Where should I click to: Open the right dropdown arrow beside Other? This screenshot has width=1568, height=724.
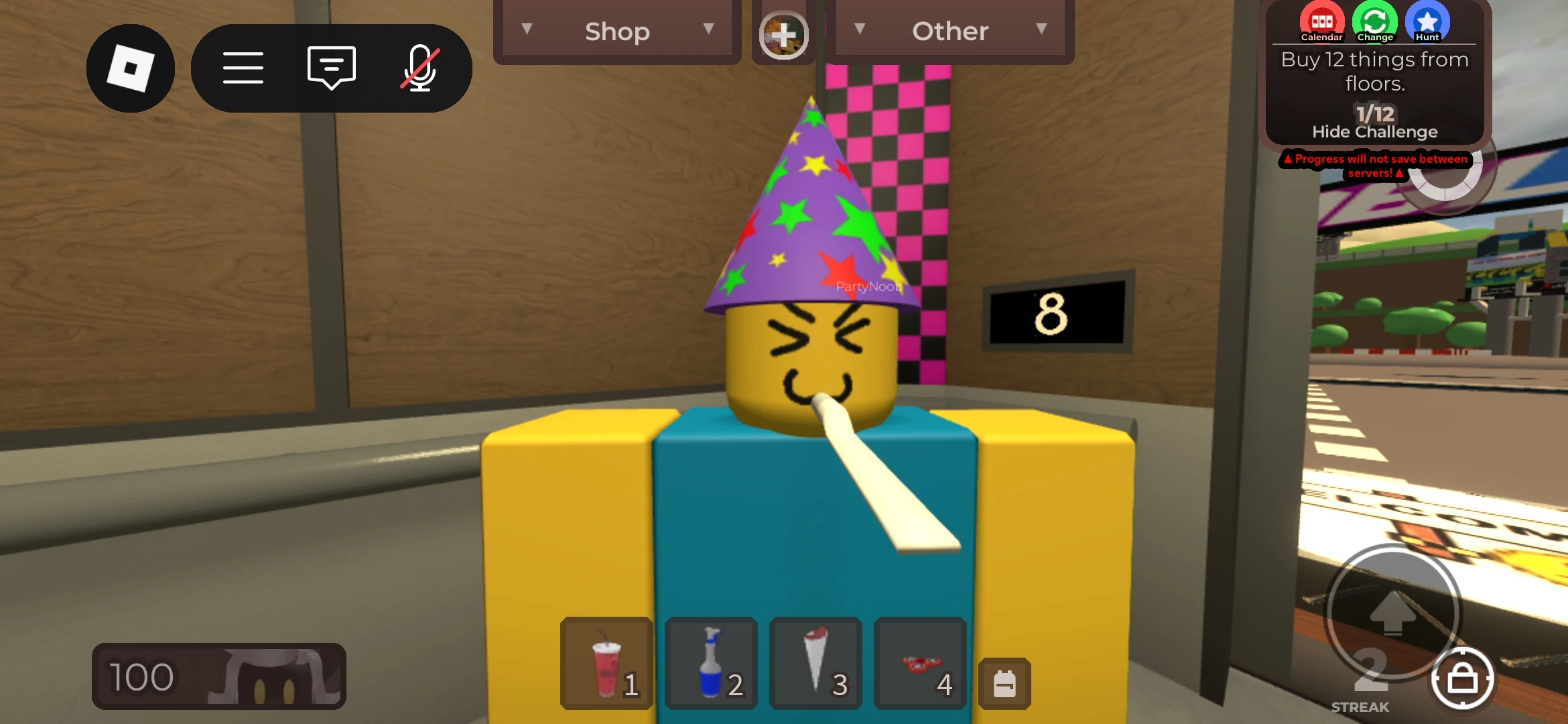pyautogui.click(x=1041, y=29)
